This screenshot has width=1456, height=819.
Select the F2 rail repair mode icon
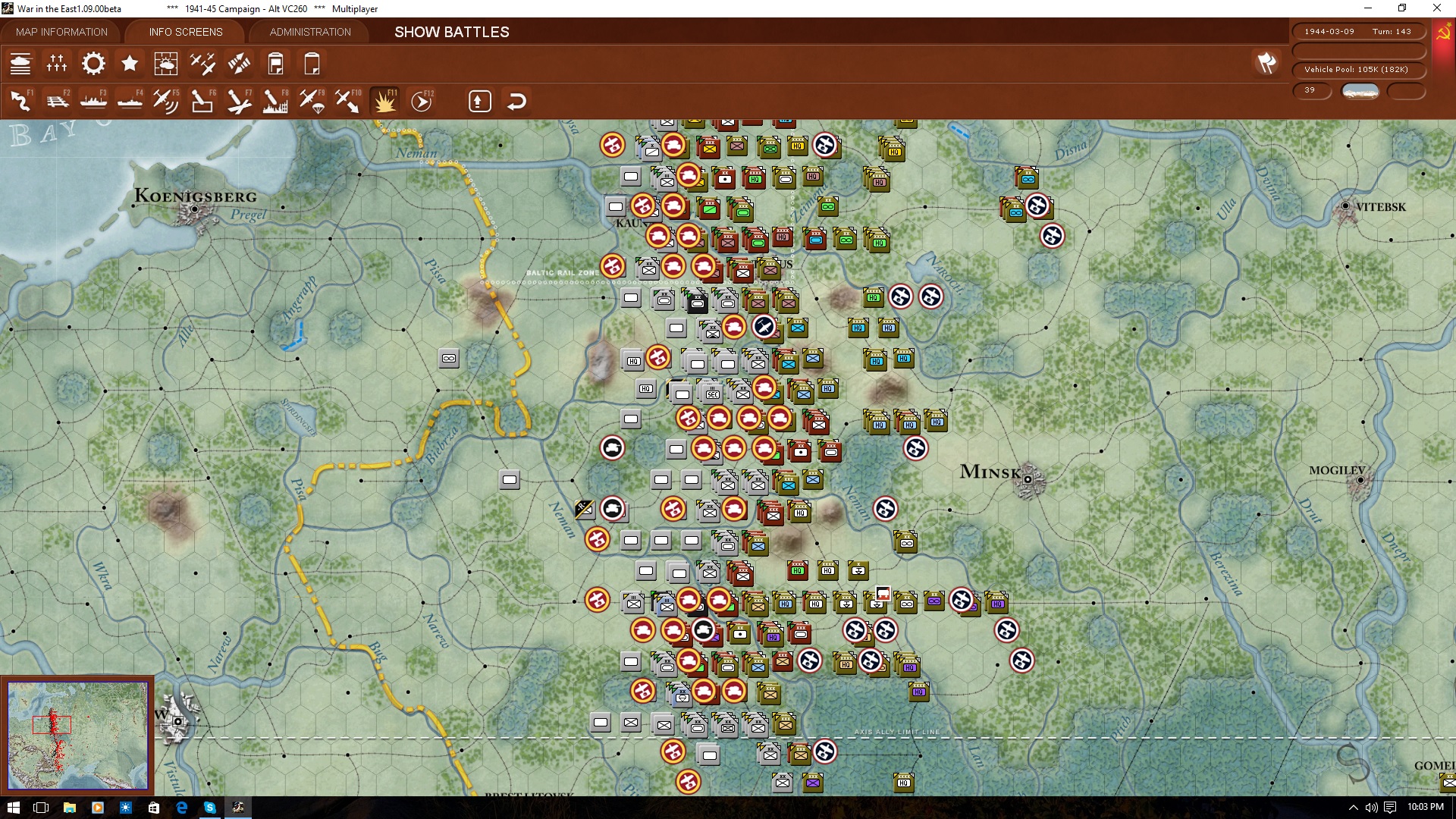pyautogui.click(x=58, y=100)
